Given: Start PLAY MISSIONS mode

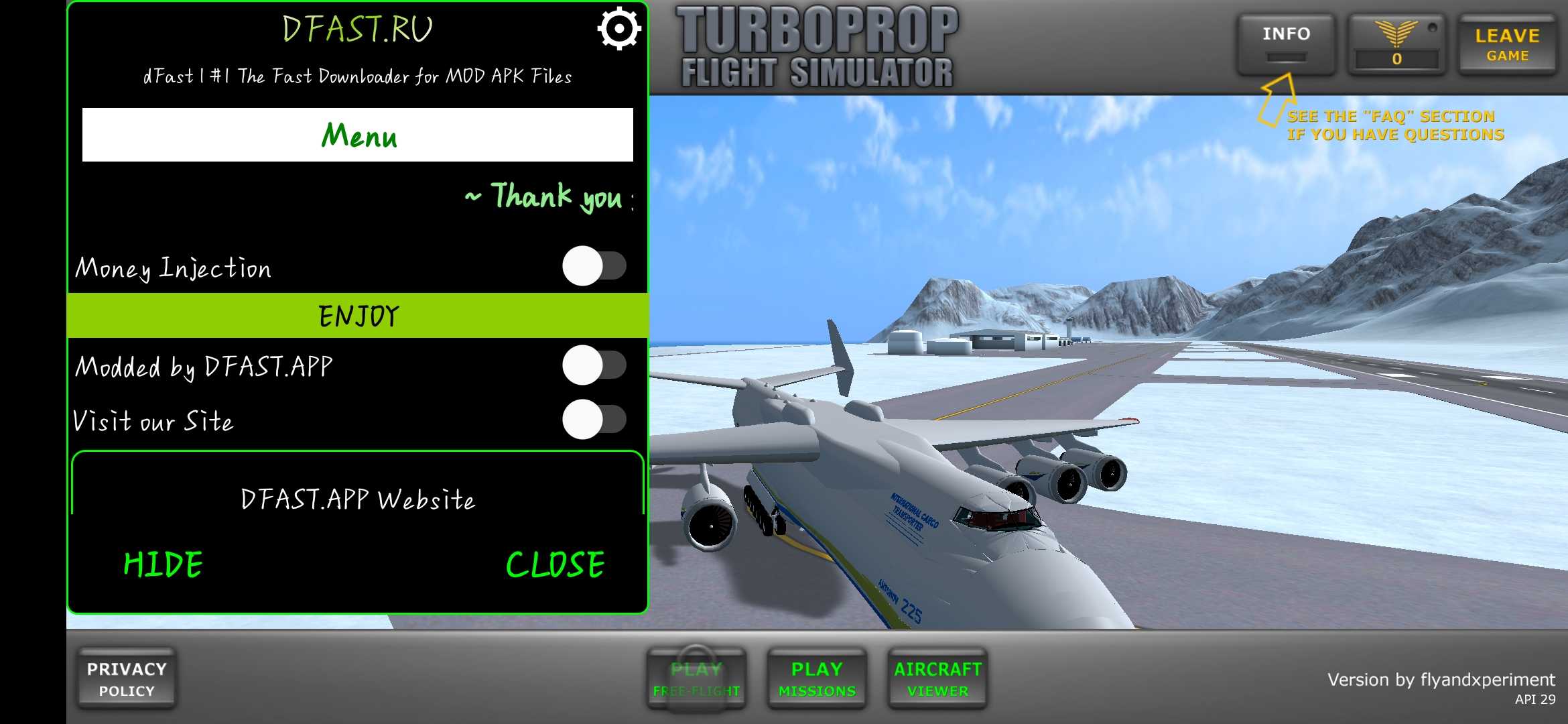Looking at the screenshot, I should click(x=817, y=678).
